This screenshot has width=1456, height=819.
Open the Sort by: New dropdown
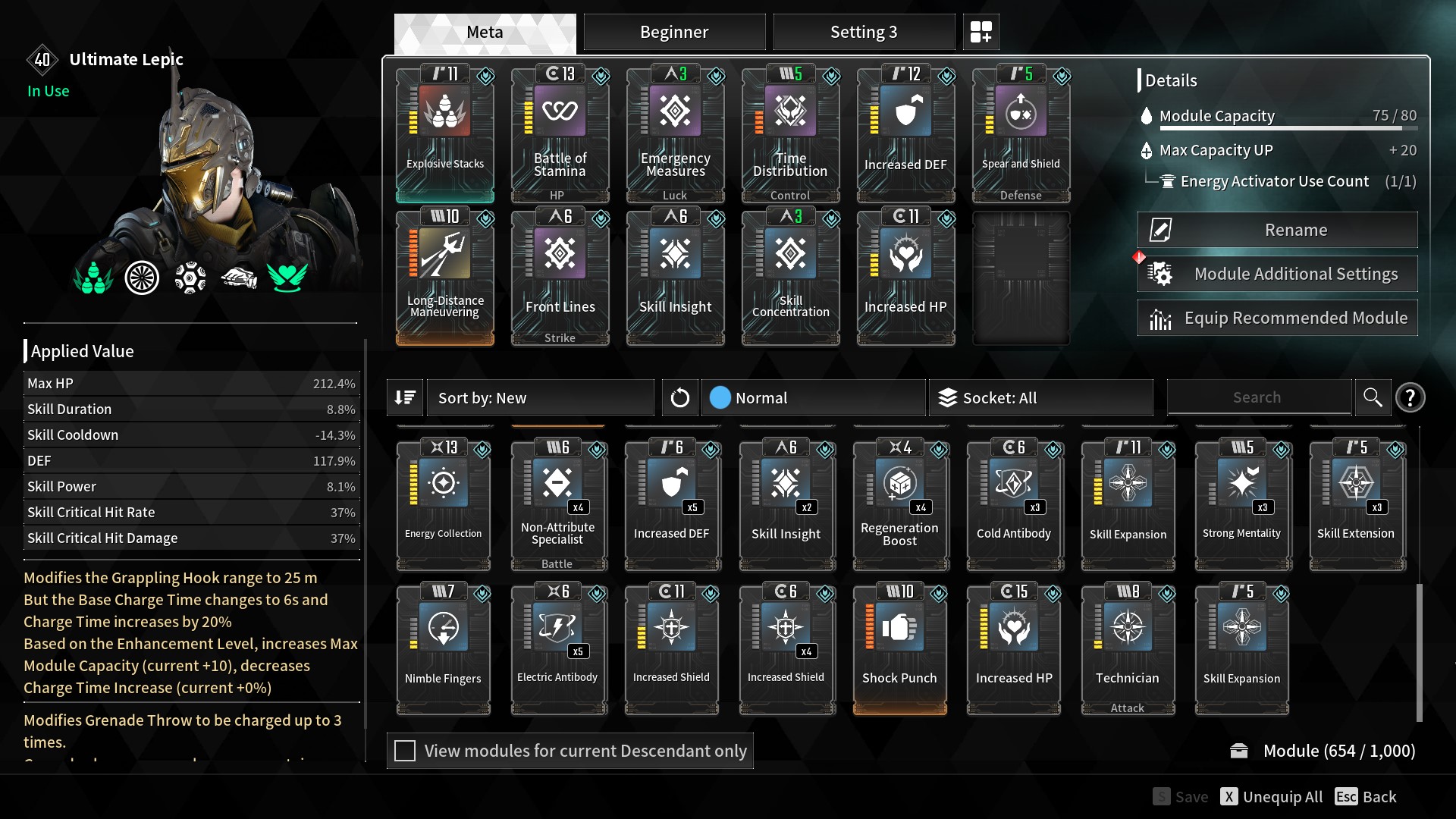click(x=540, y=397)
